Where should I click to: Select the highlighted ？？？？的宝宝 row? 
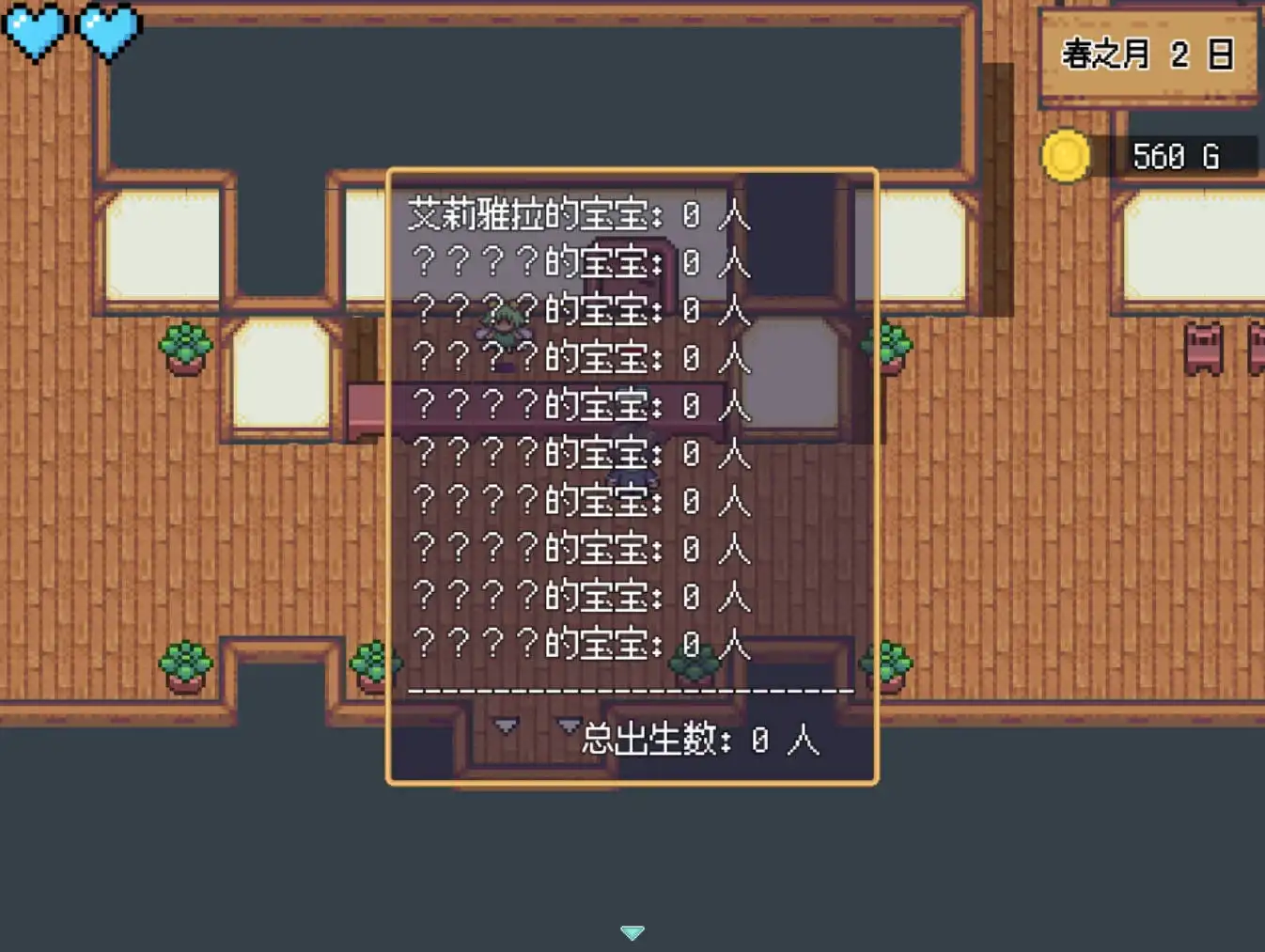tap(577, 406)
